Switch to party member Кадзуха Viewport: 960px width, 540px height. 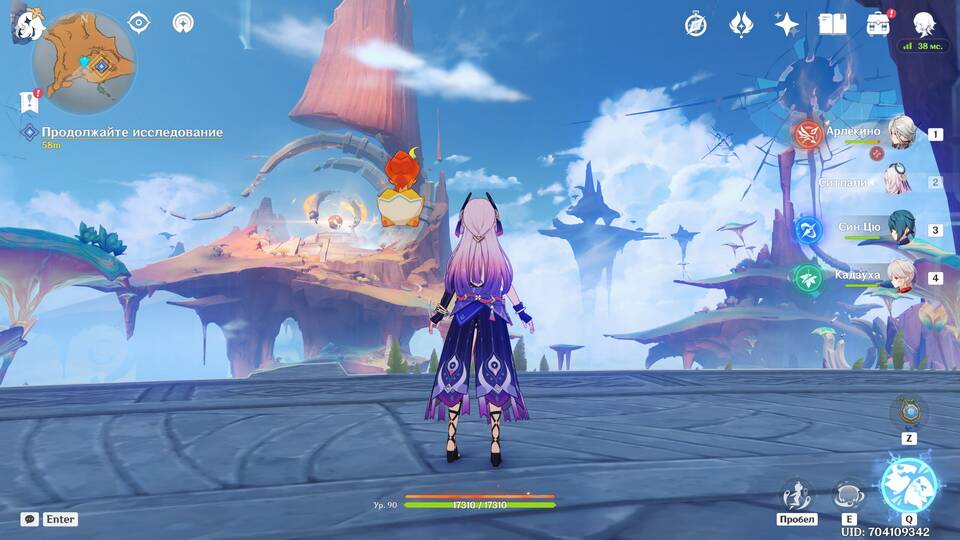point(900,277)
